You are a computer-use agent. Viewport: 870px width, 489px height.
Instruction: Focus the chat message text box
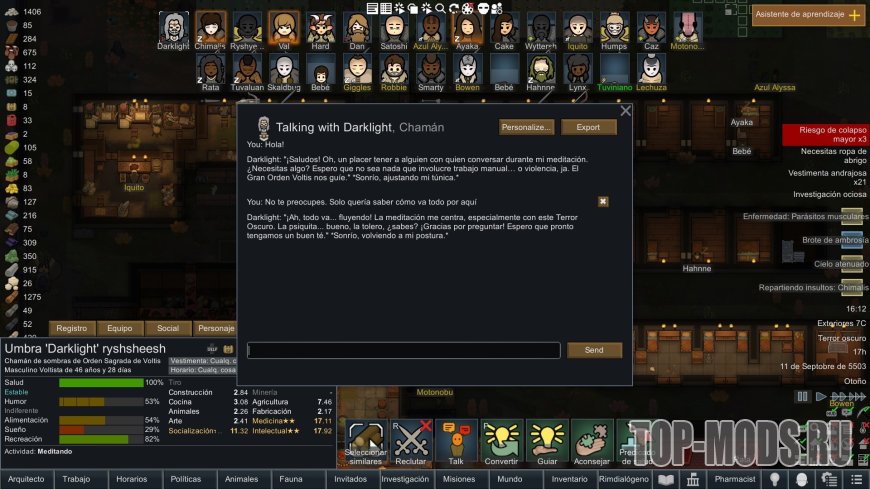click(x=404, y=350)
